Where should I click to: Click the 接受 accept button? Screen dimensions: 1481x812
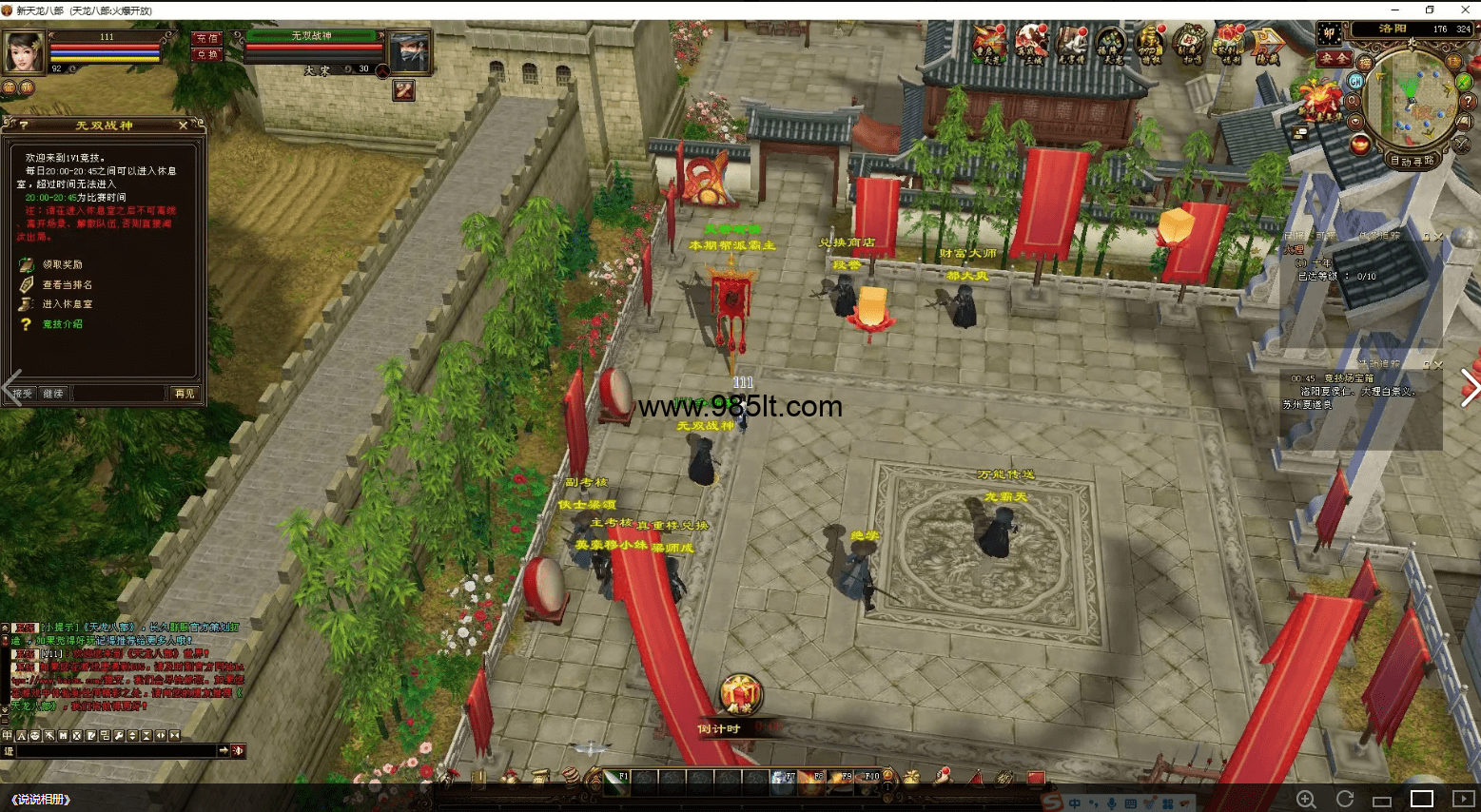[x=22, y=394]
